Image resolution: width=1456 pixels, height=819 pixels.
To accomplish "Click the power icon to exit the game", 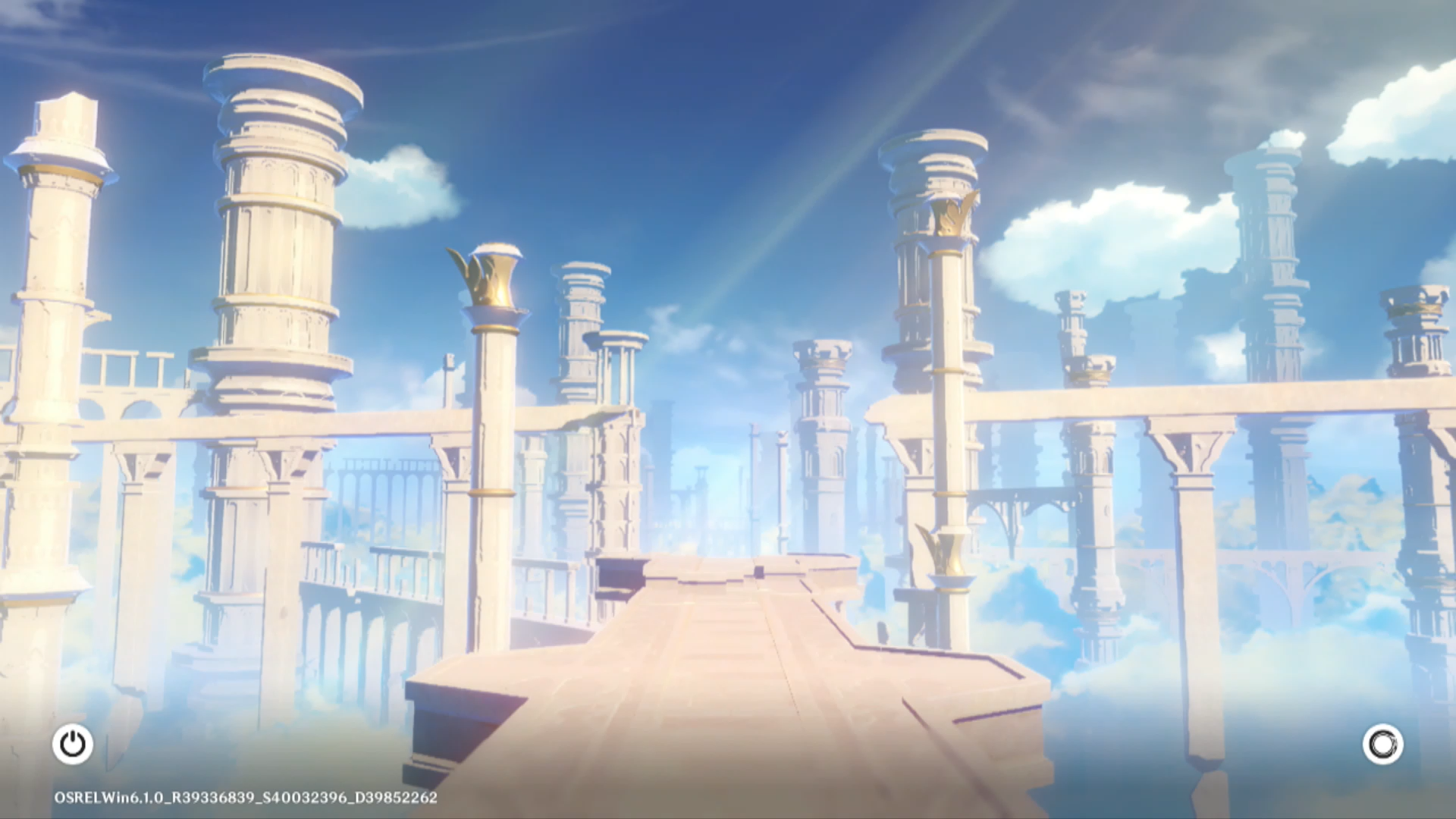I will (x=73, y=744).
